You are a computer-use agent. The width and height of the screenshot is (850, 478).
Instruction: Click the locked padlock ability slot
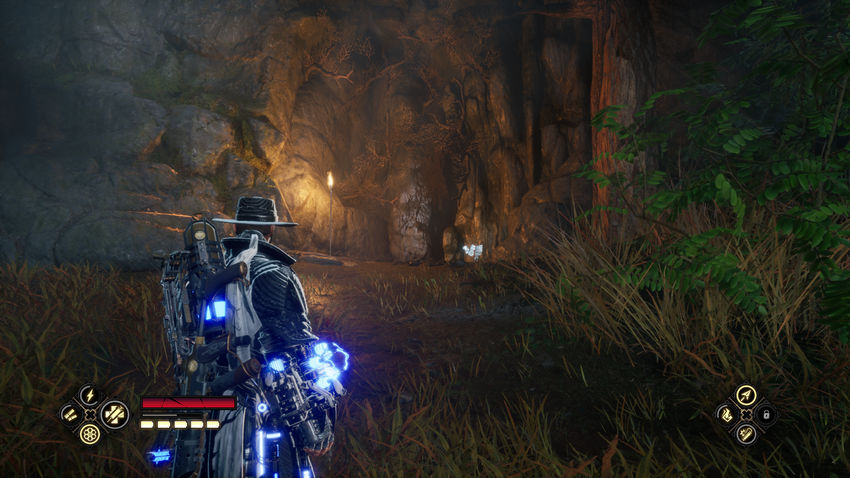[766, 414]
